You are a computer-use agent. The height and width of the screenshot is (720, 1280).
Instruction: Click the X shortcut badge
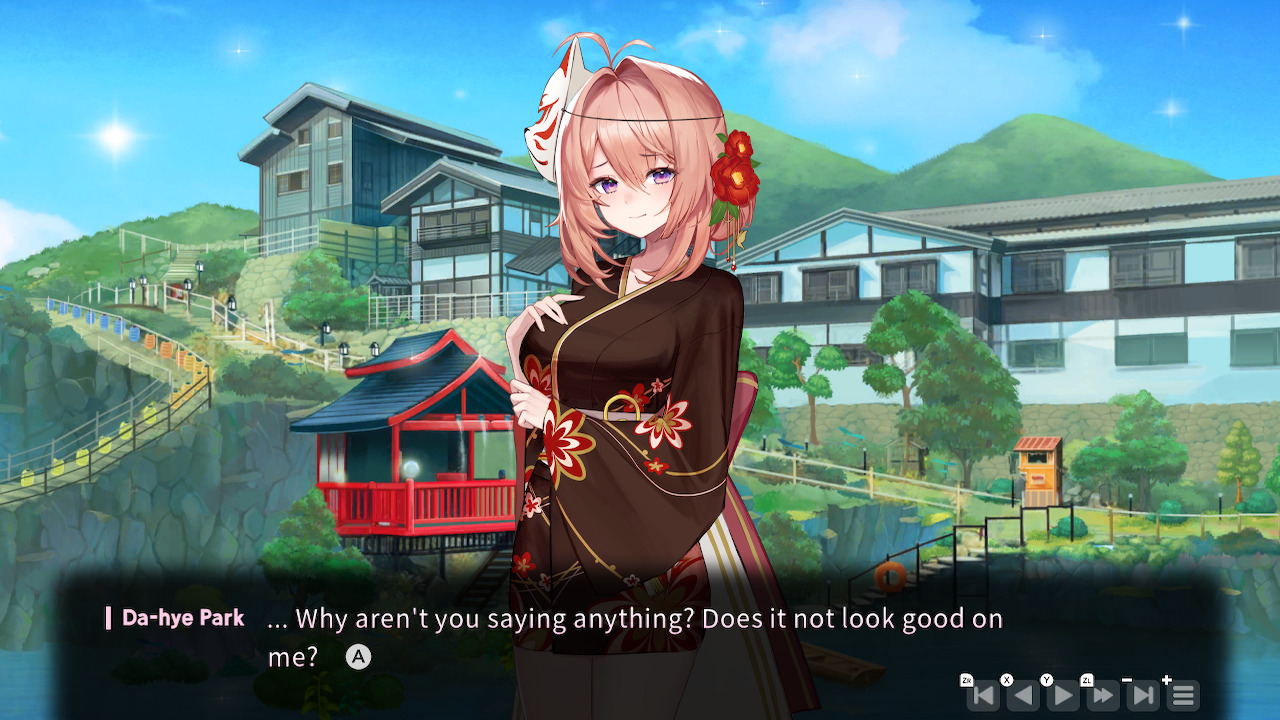(x=1007, y=679)
